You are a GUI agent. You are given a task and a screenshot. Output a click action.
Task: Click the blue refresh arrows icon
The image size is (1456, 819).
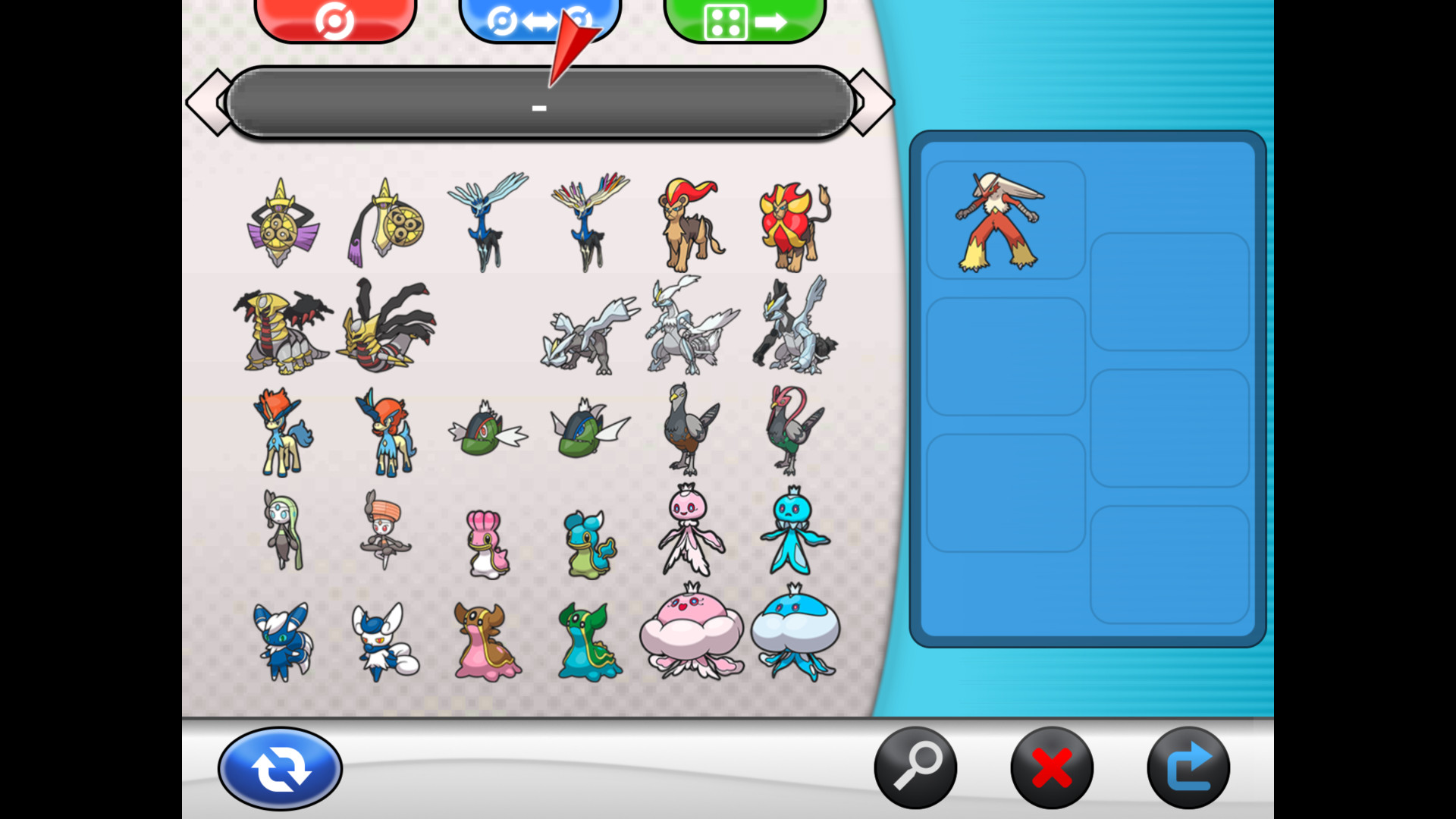coord(279,767)
